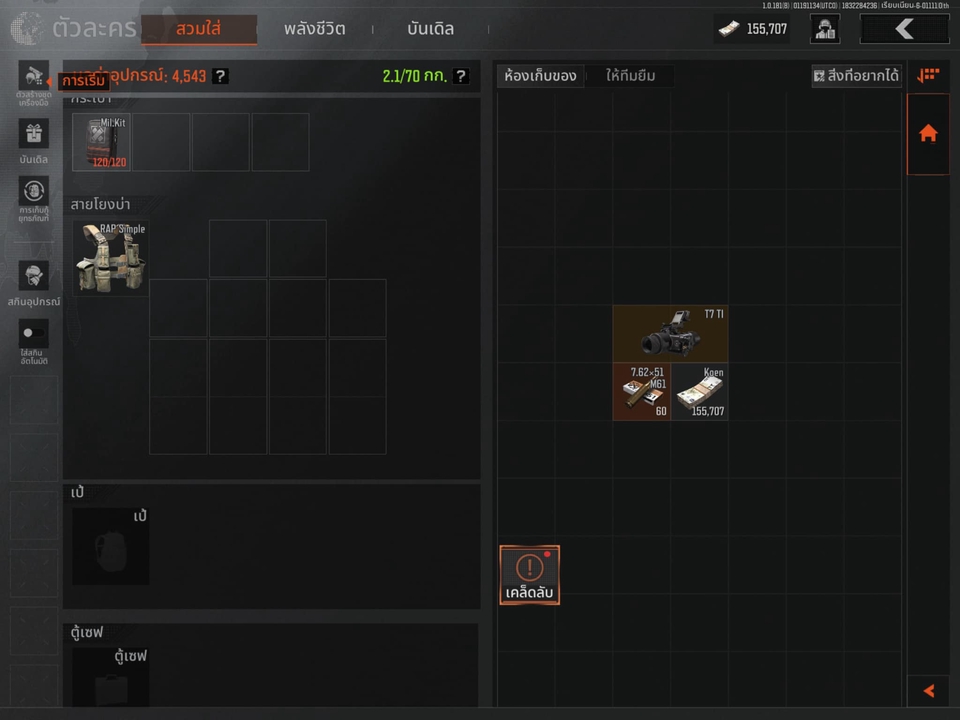The height and width of the screenshot is (720, 960).
Task: Switch to the สวมใส่ tab
Action: (198, 29)
